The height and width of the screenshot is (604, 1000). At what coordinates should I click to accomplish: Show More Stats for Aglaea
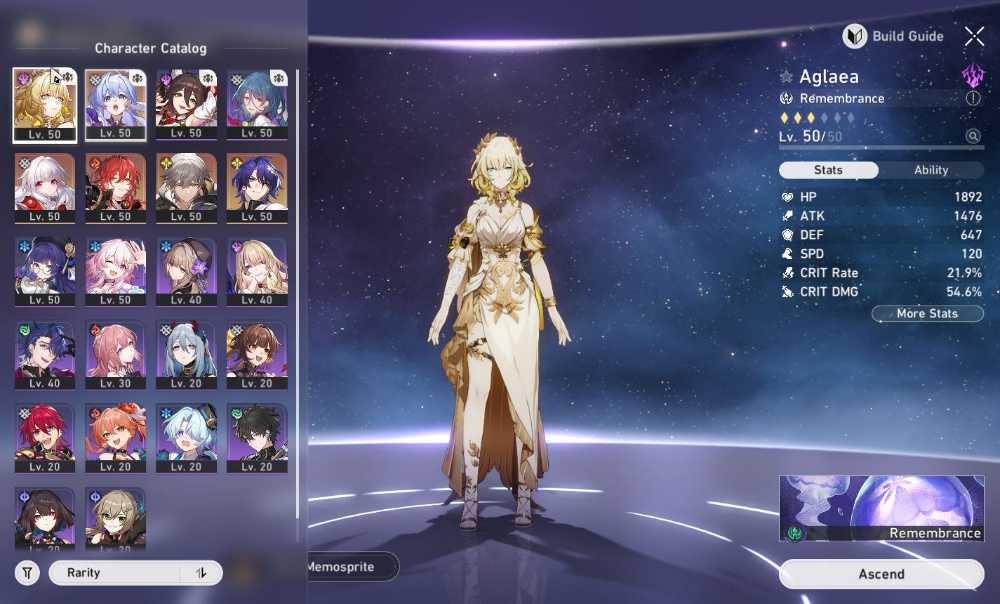click(927, 314)
